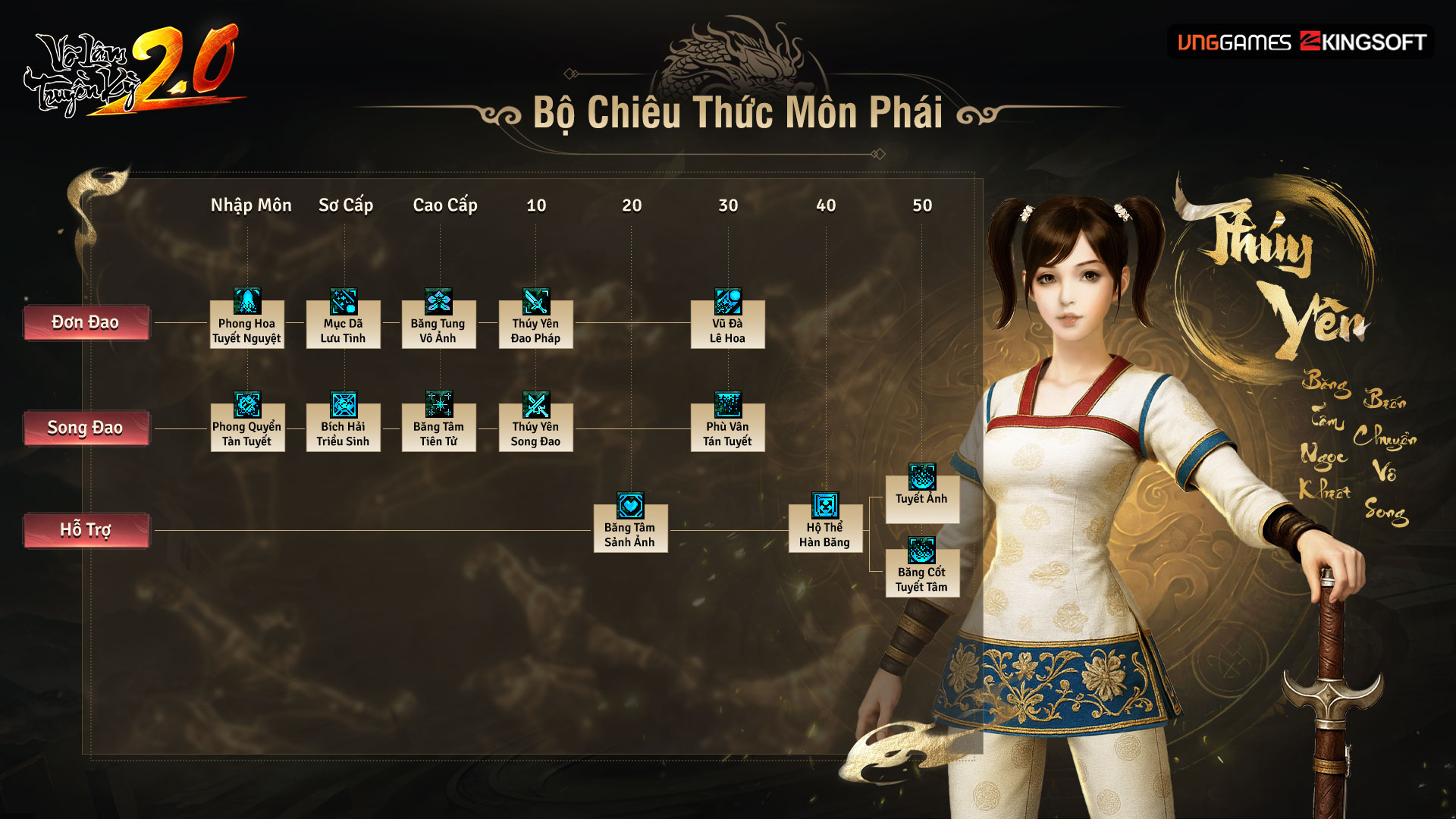Image resolution: width=1456 pixels, height=819 pixels.
Task: Click the Băng Tâm Sảnh Ảnh skill
Action: point(630,525)
